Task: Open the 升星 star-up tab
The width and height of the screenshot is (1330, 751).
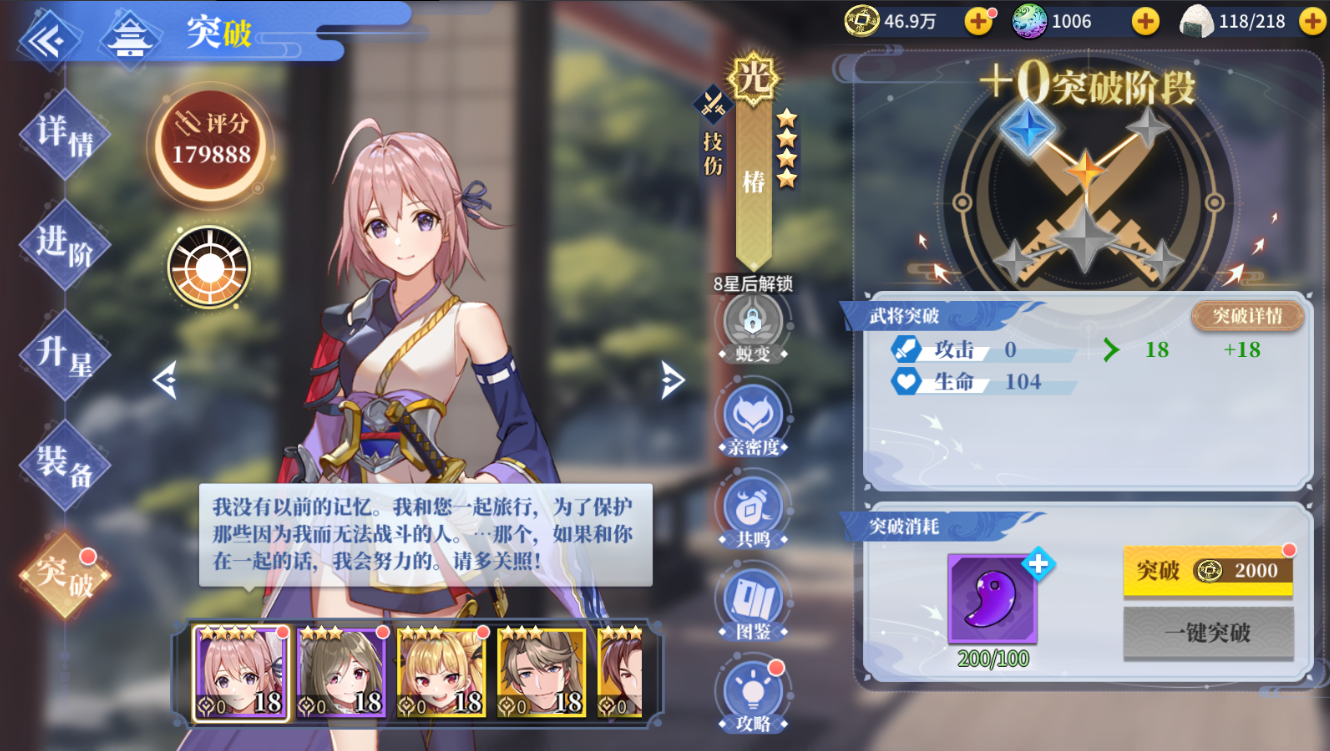Action: 65,355
